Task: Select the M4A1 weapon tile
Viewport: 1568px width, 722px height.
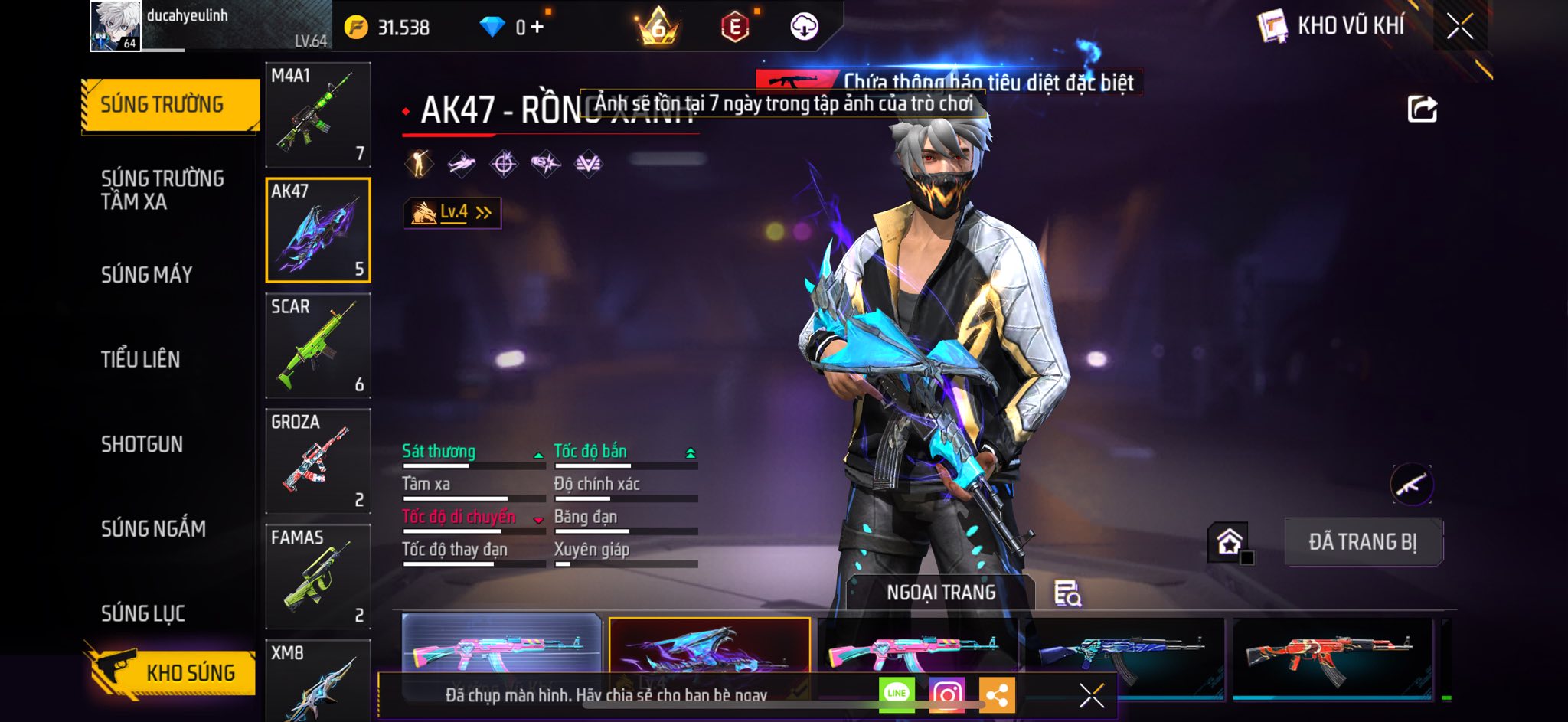Action: [318, 115]
